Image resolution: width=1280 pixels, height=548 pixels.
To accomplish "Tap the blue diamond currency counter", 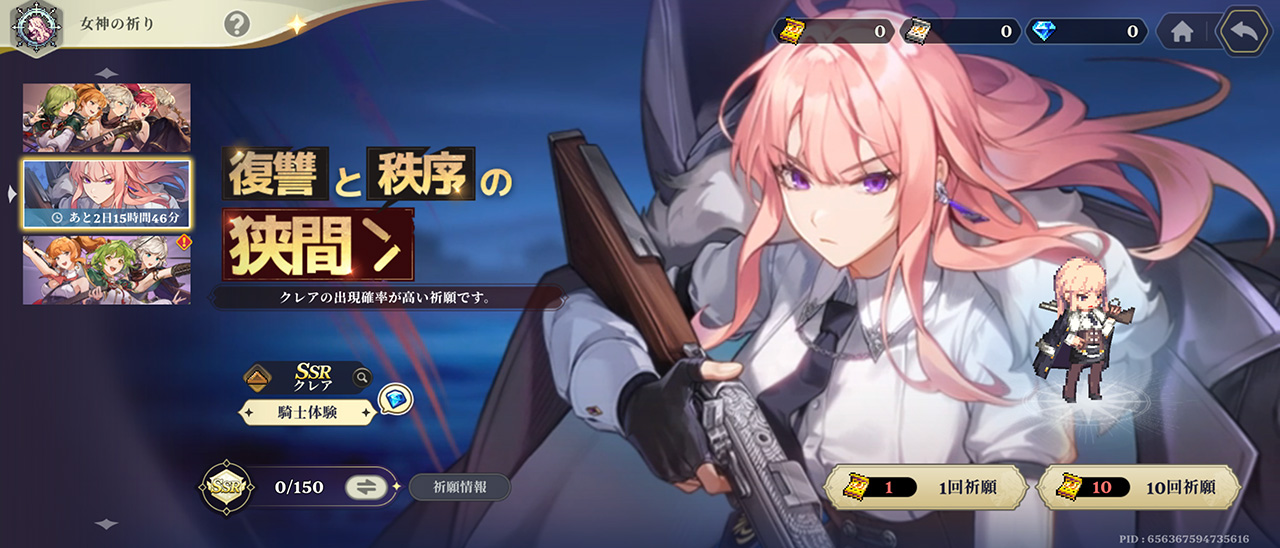I will [x=1086, y=32].
